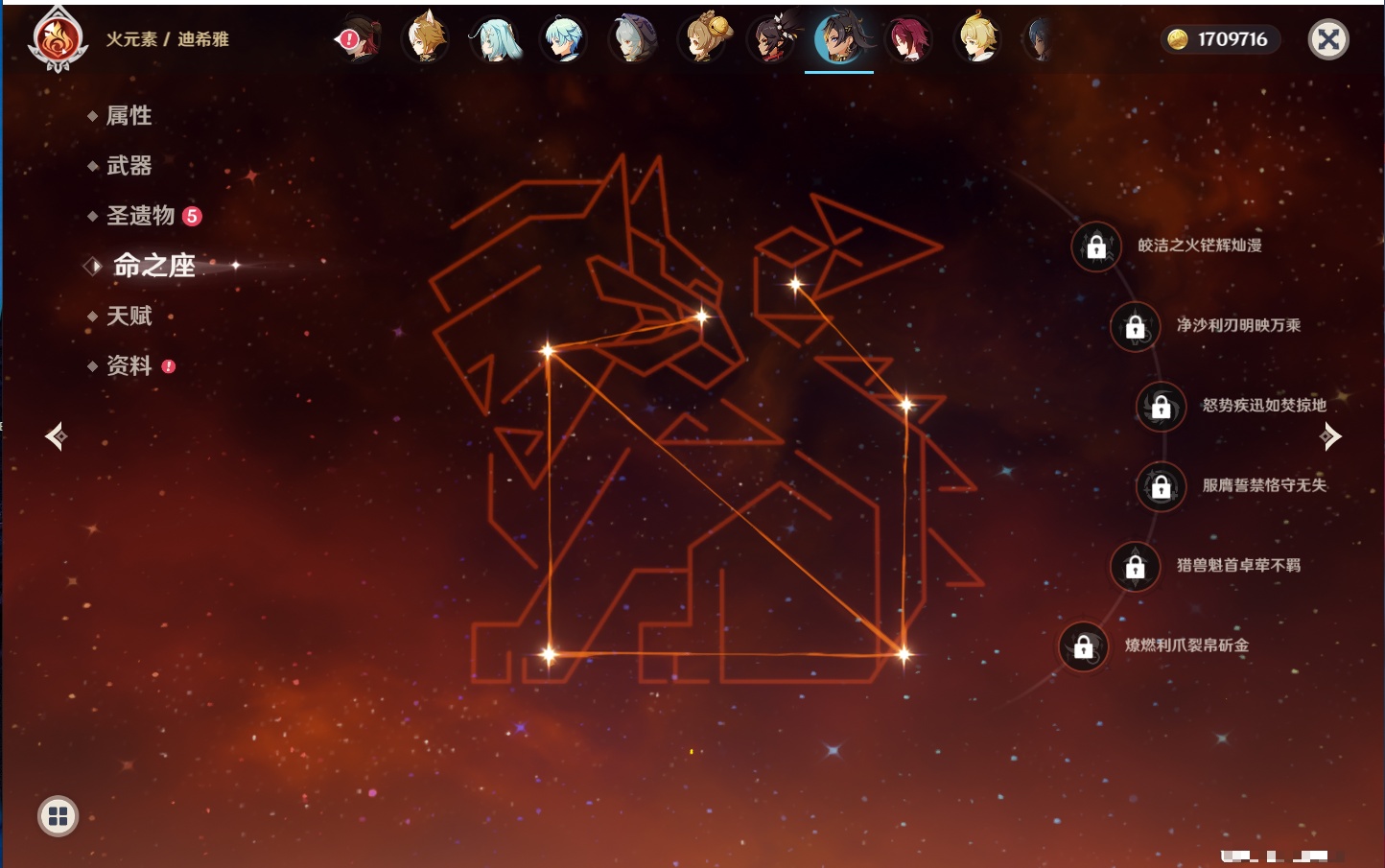The image size is (1385, 868).
Task: Open the 圣遗物 artifacts page
Action: pos(140,216)
